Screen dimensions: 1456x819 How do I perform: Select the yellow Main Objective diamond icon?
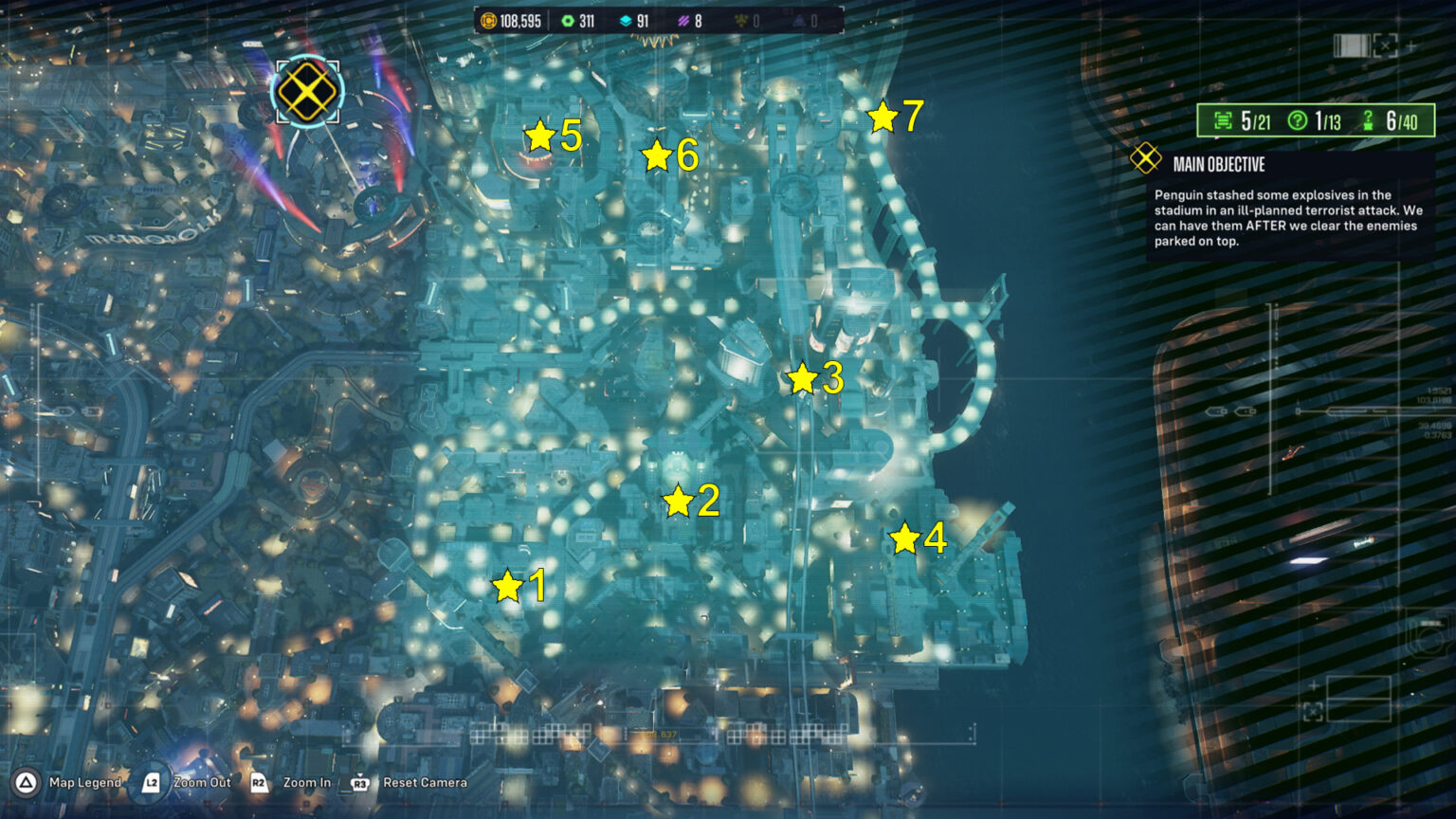tap(1148, 159)
